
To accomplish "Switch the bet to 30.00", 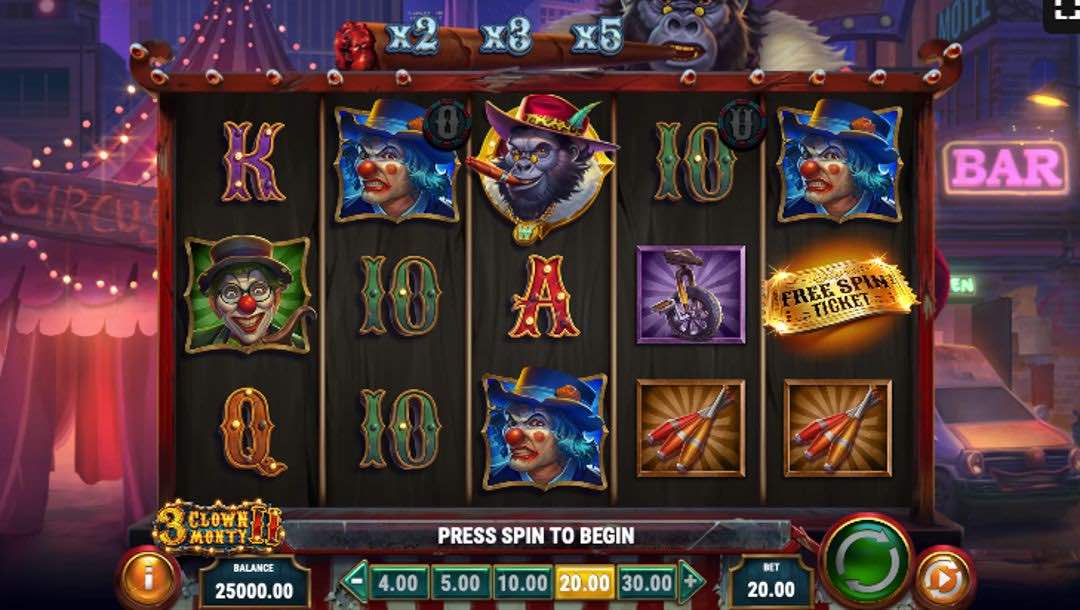I will 646,582.
